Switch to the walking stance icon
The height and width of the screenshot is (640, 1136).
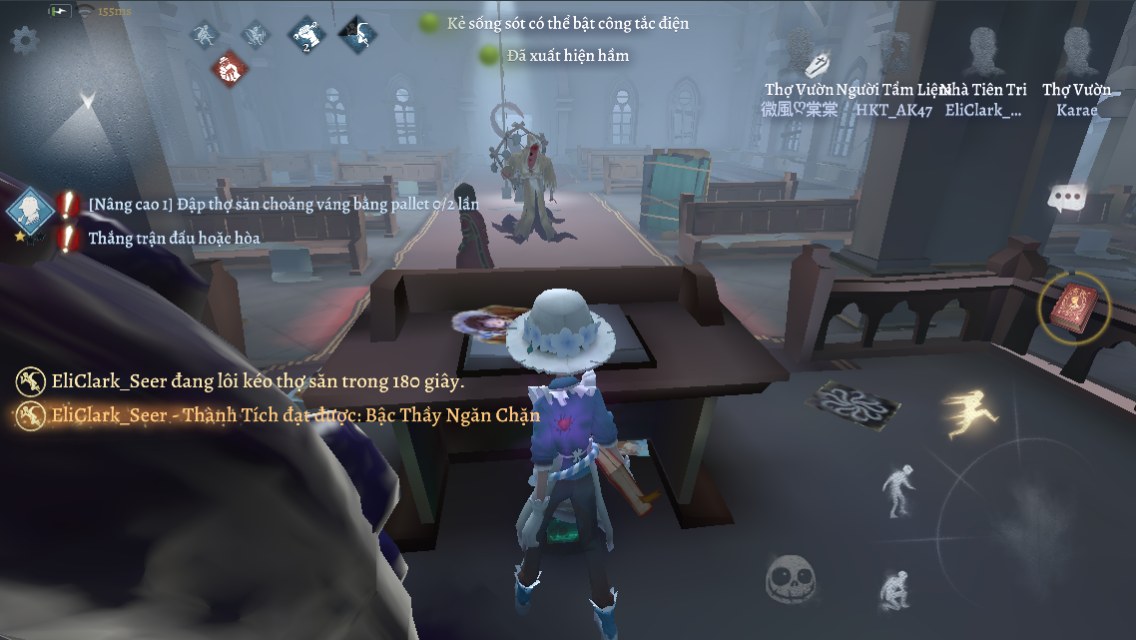[x=898, y=489]
